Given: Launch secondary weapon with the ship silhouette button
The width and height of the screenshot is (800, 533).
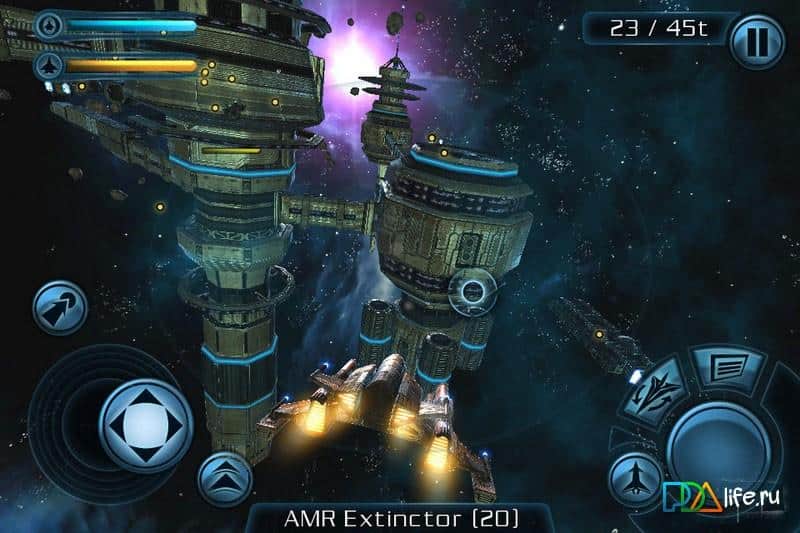Looking at the screenshot, I should pos(636,477).
